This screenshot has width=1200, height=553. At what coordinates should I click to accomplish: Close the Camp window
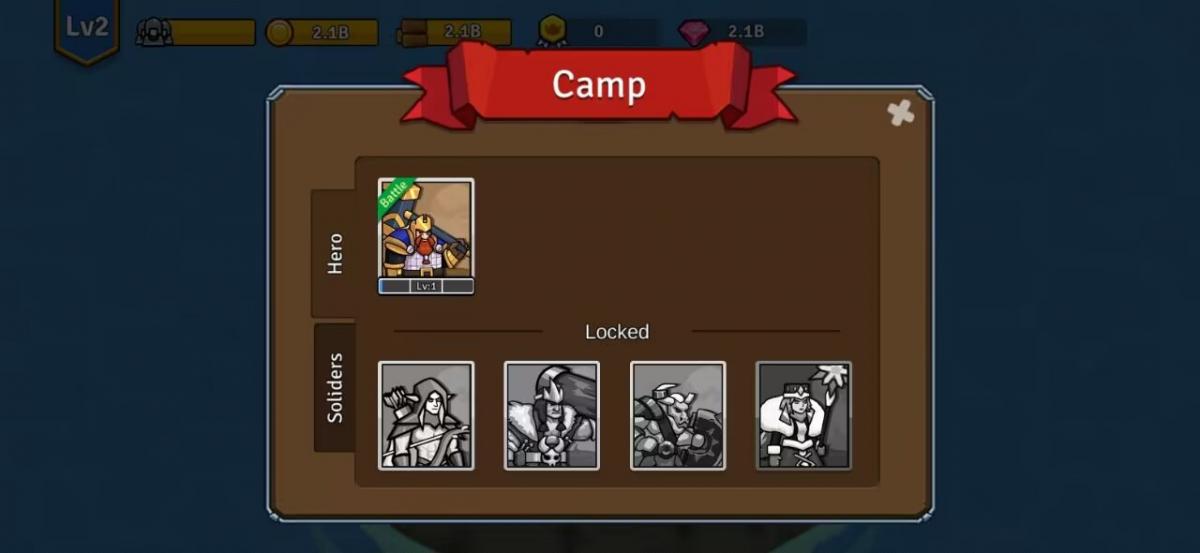900,113
